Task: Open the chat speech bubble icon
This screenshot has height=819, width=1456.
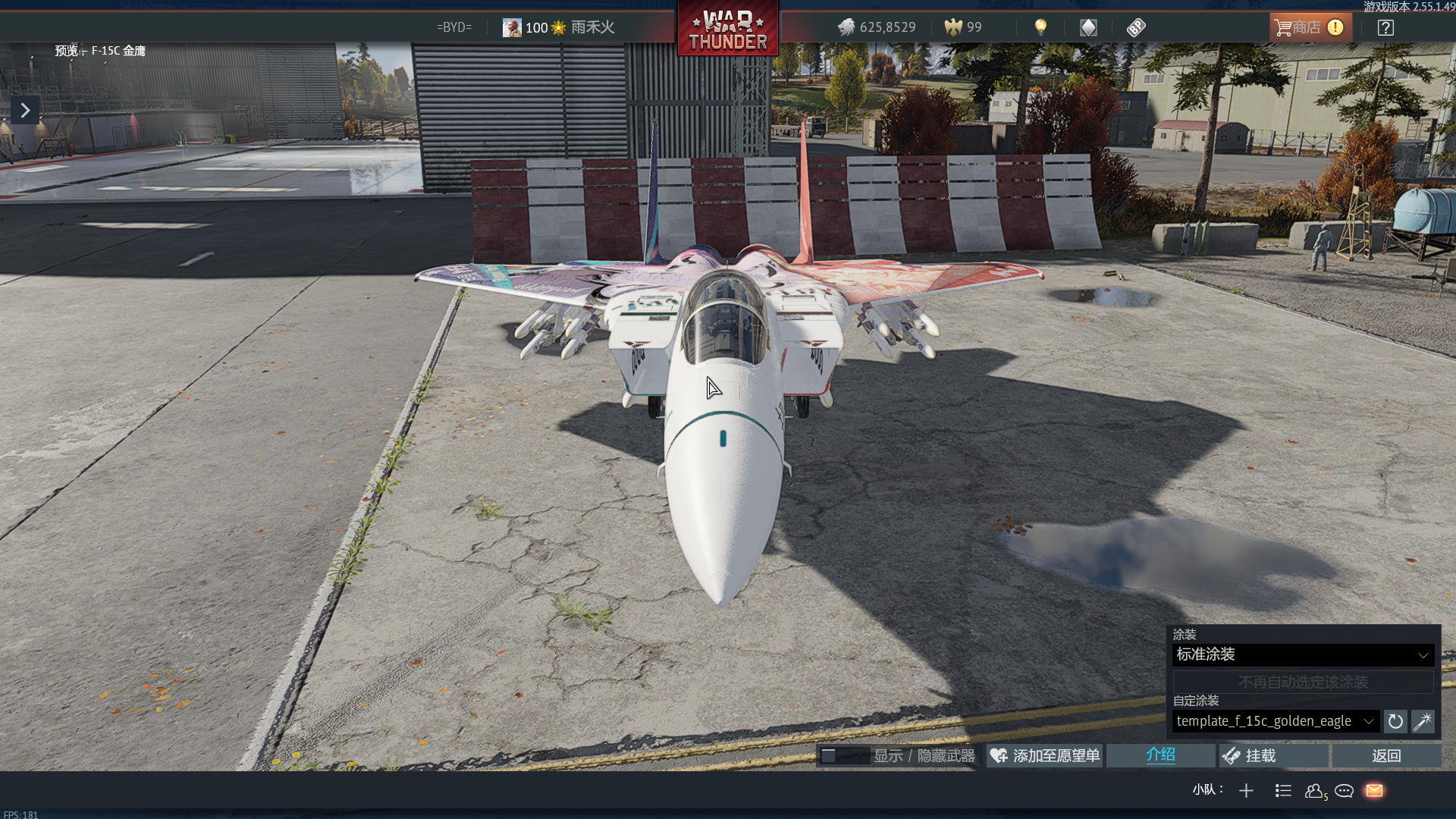Action: (1345, 791)
